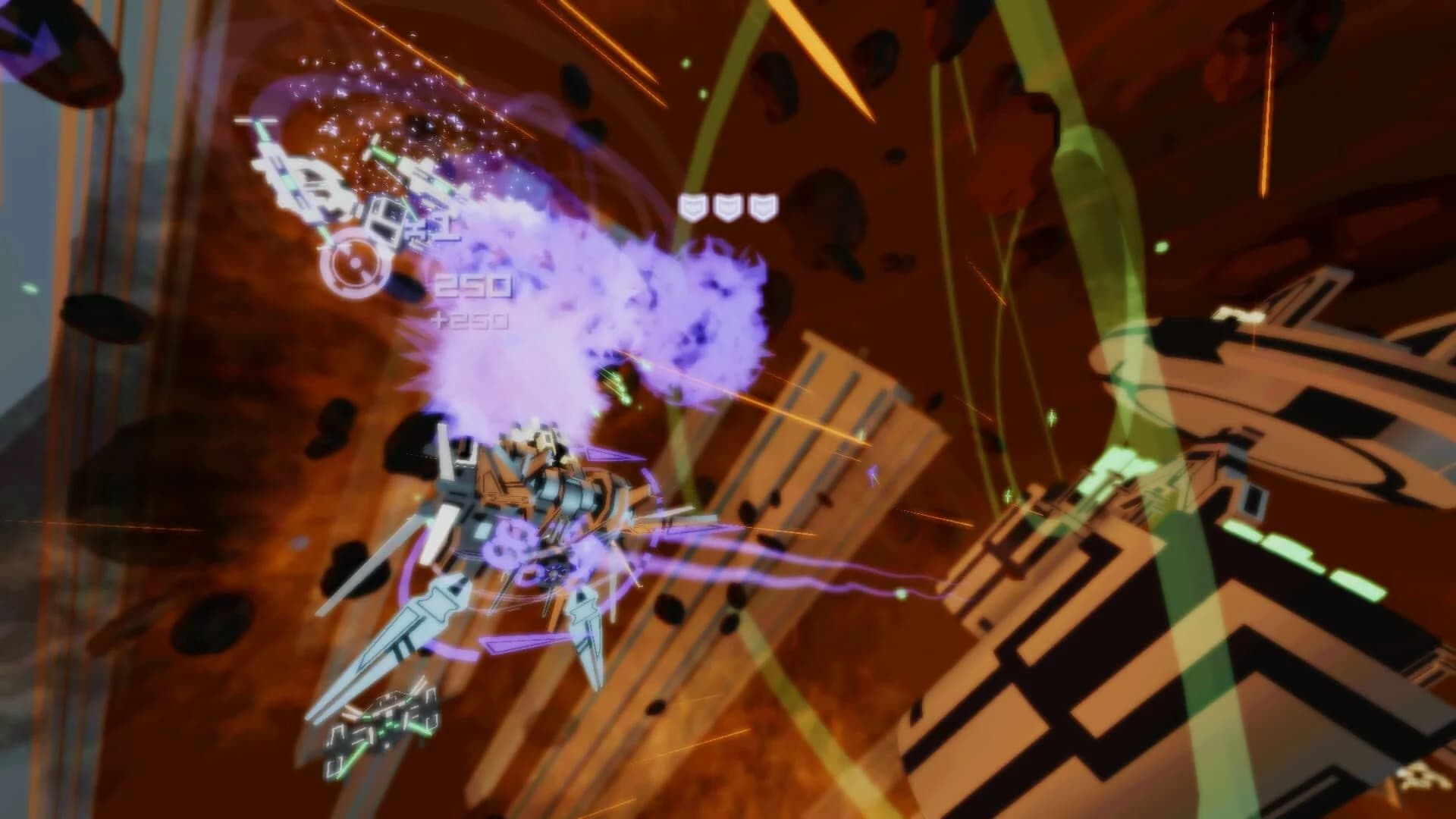Image resolution: width=1456 pixels, height=819 pixels.
Task: Click the first shield icon in the HUD
Action: tap(694, 205)
